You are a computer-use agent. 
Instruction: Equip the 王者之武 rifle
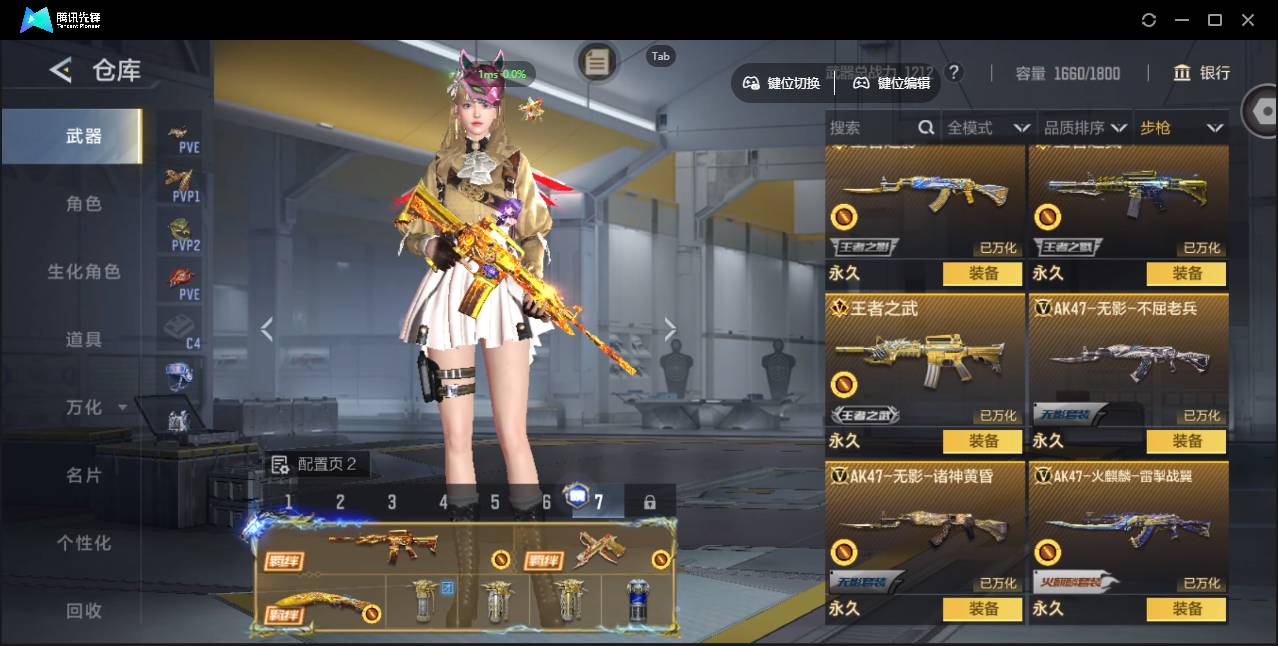tap(982, 441)
